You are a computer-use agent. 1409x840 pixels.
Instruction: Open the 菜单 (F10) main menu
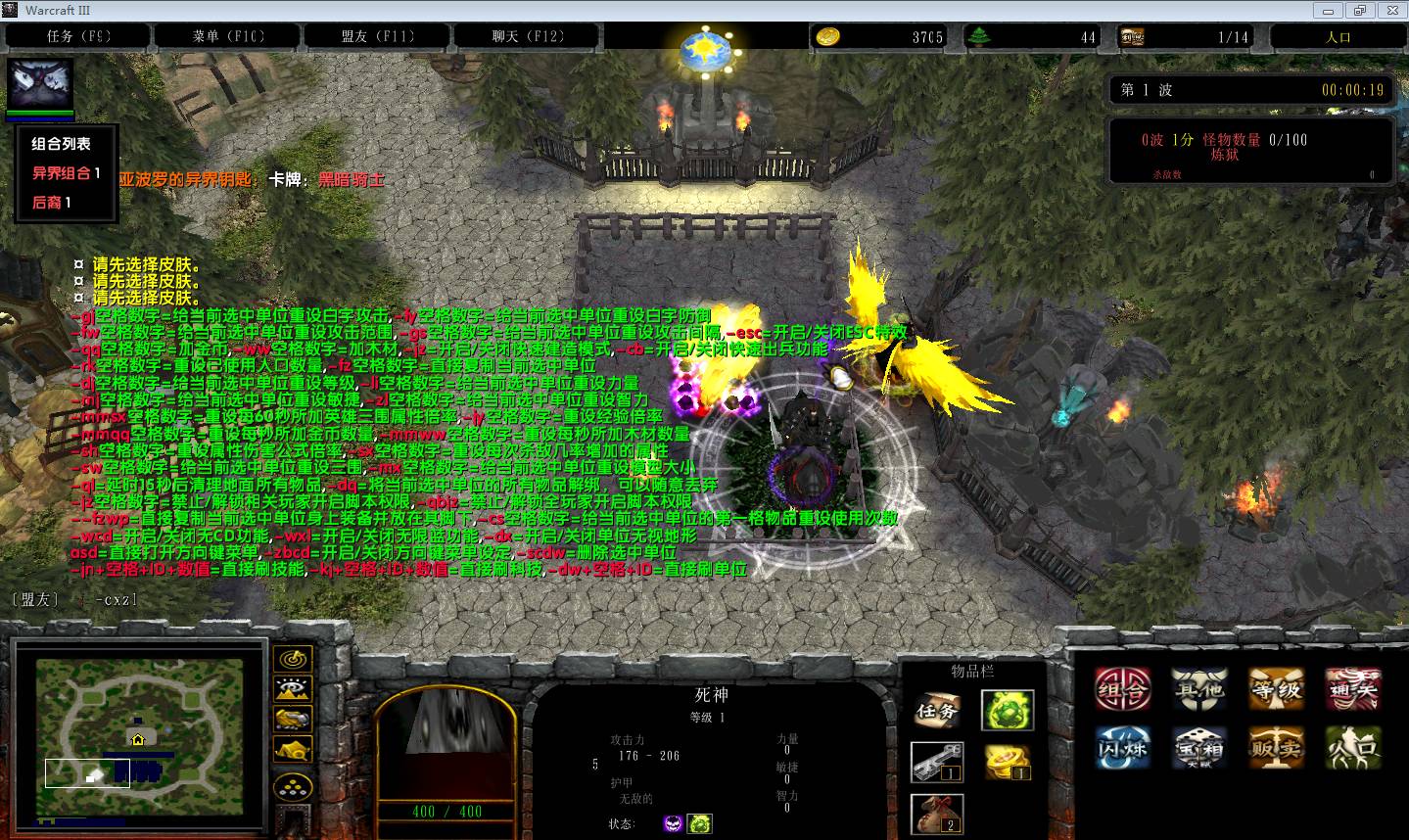coord(228,37)
